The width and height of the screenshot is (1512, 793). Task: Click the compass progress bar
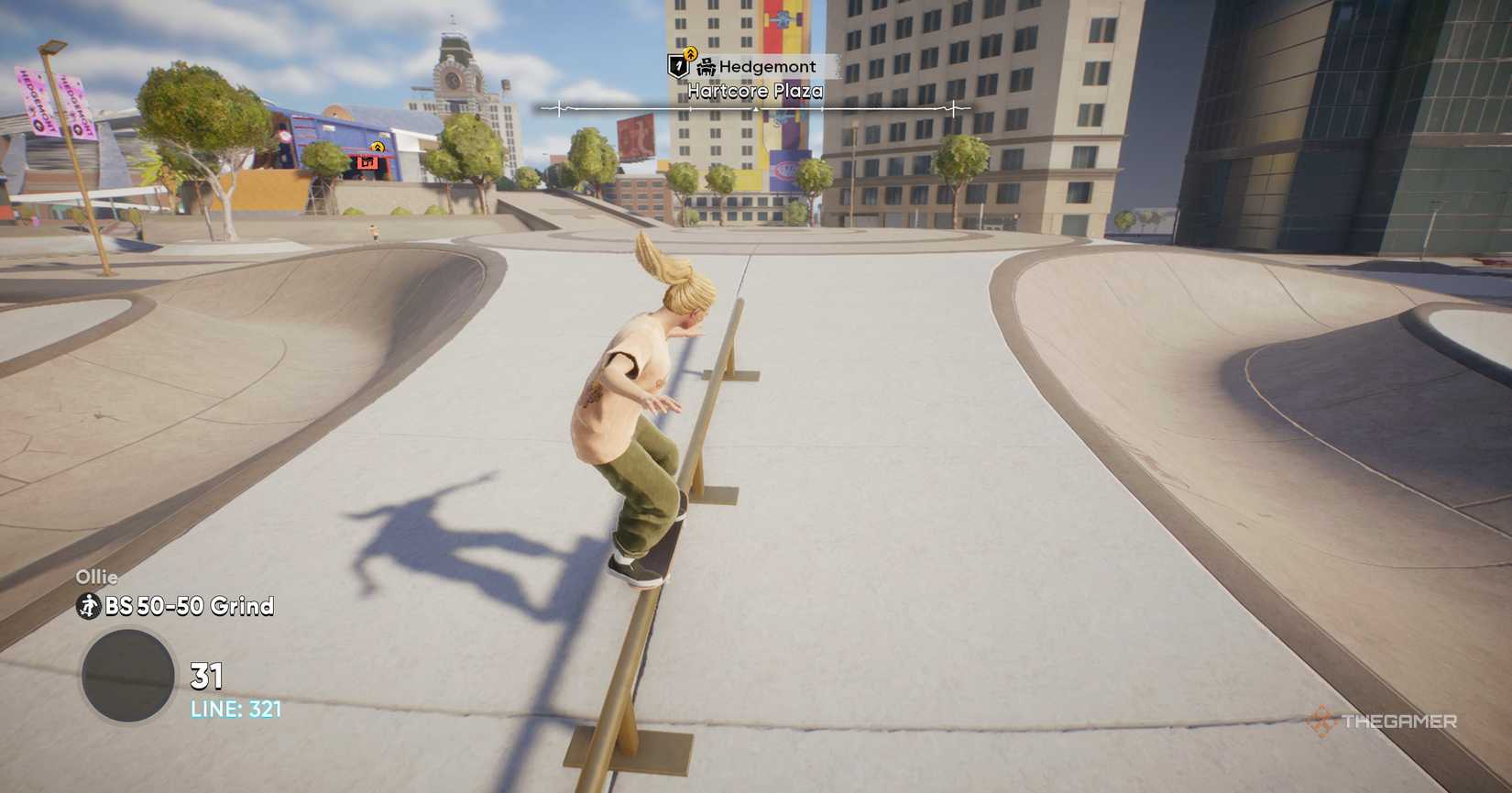tap(755, 107)
